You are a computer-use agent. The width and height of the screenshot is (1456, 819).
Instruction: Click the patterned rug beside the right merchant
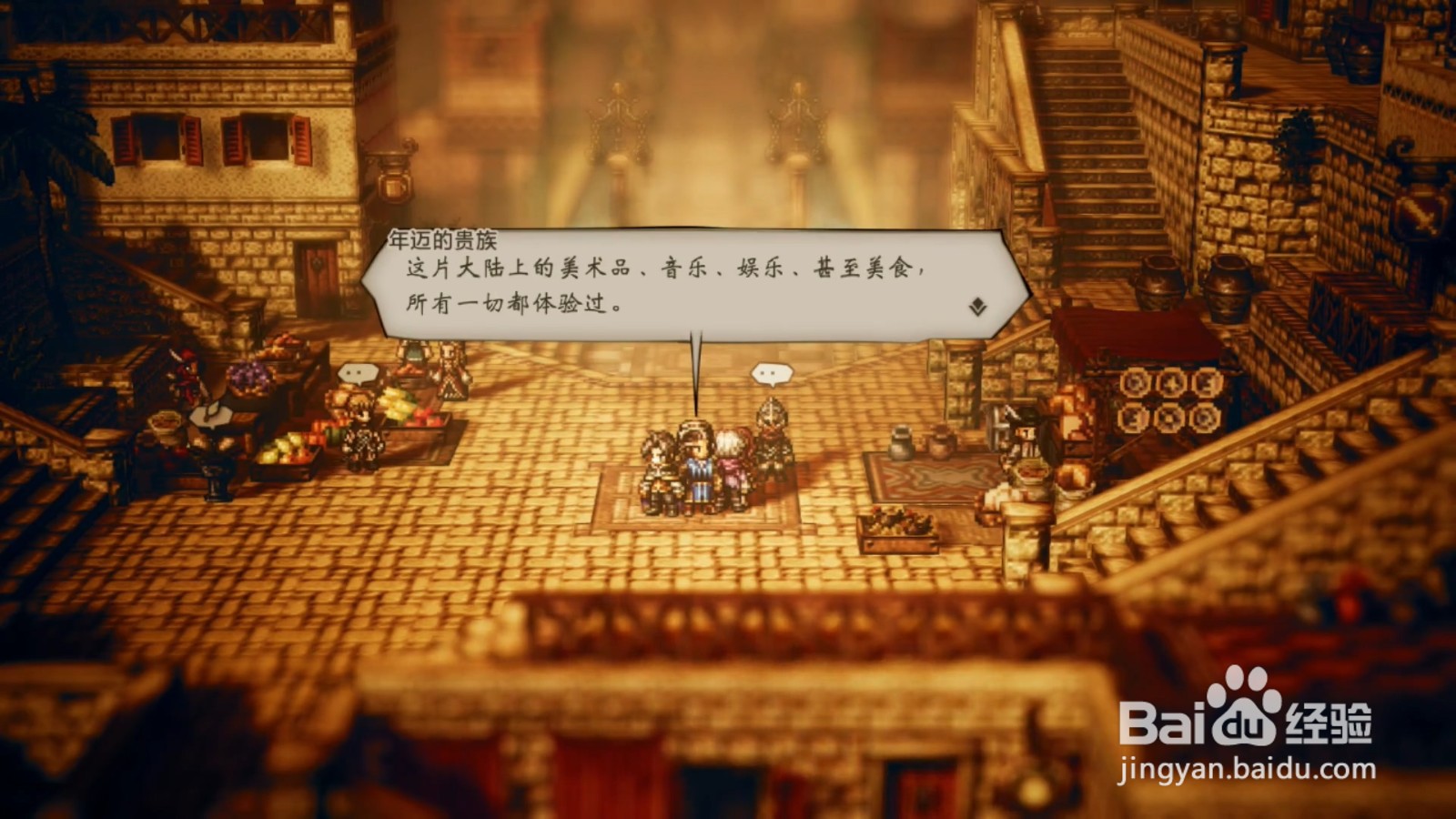[x=928, y=473]
